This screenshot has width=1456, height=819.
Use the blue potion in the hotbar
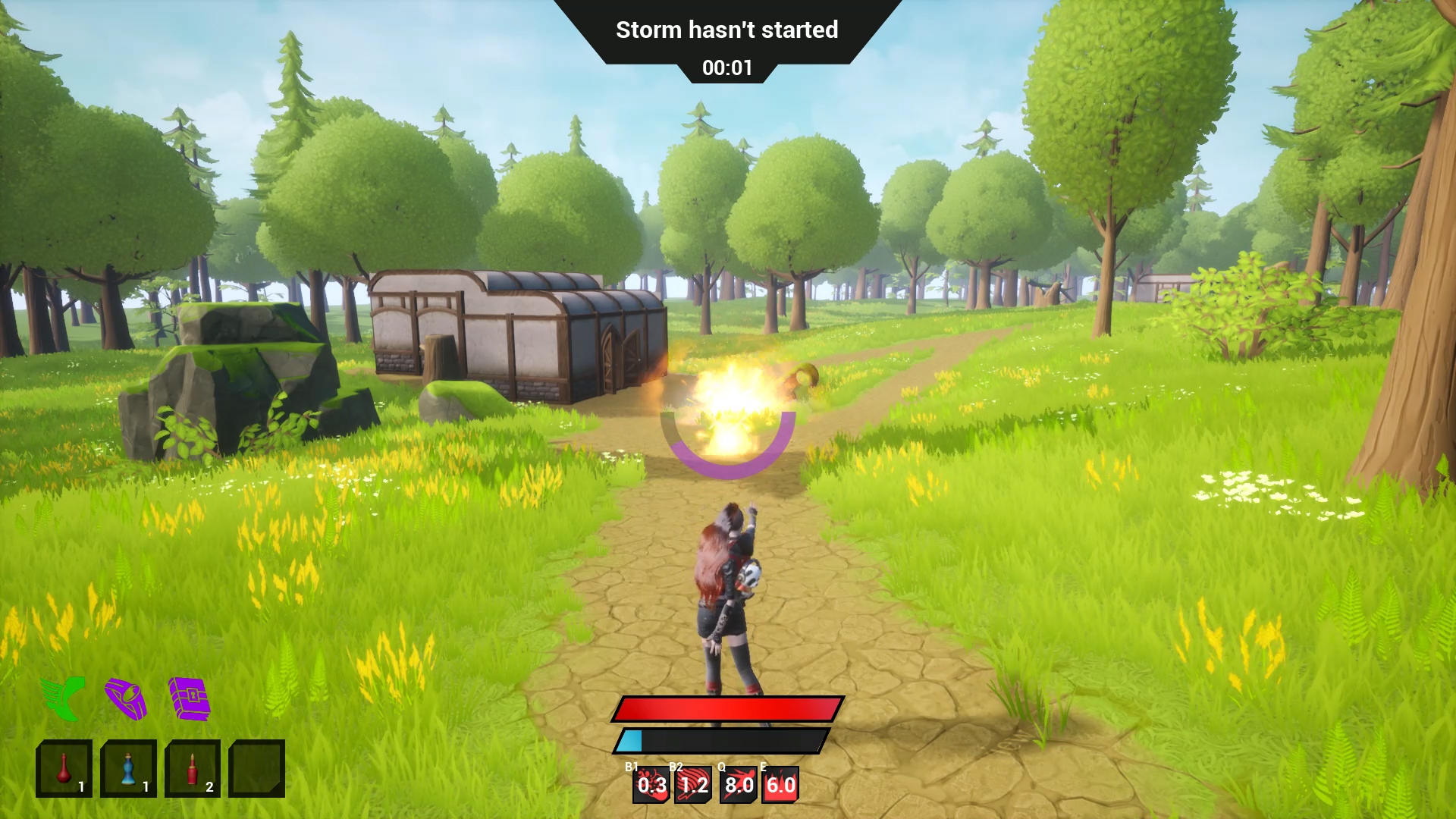(x=128, y=768)
